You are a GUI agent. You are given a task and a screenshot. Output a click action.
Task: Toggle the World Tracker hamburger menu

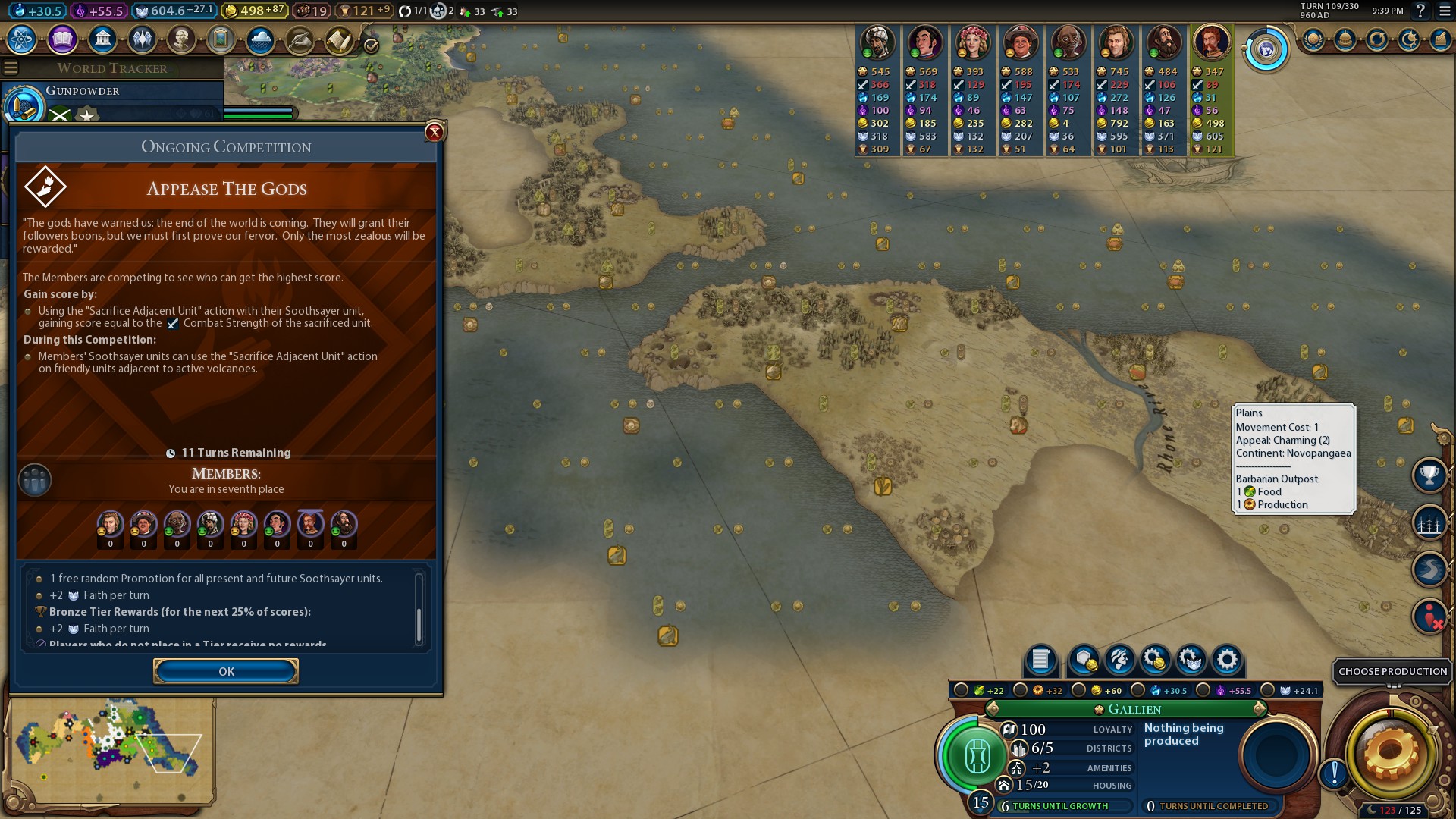click(11, 68)
